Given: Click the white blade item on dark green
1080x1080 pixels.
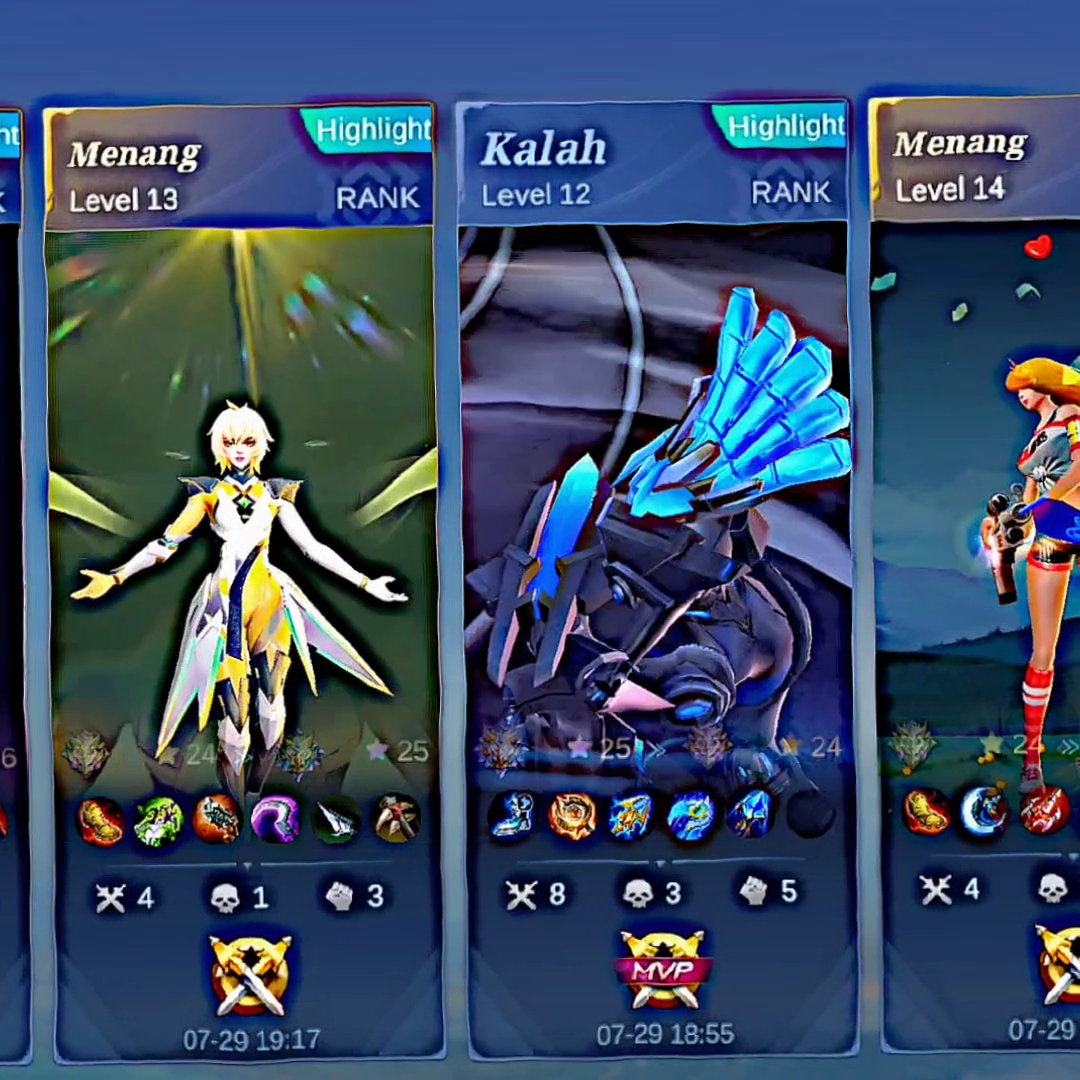Looking at the screenshot, I should tap(336, 819).
